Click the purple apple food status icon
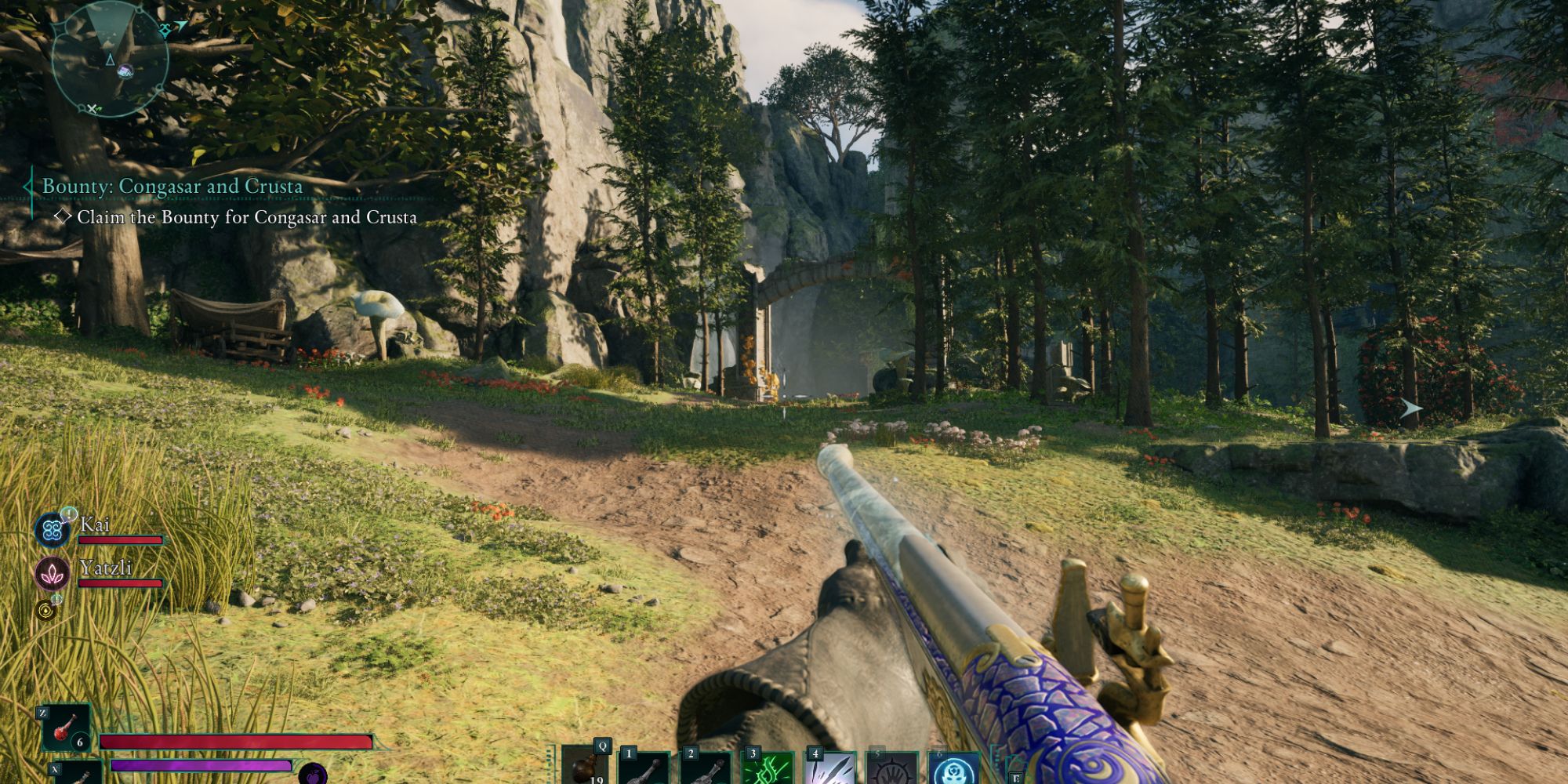This screenshot has width=1568, height=784. (312, 774)
